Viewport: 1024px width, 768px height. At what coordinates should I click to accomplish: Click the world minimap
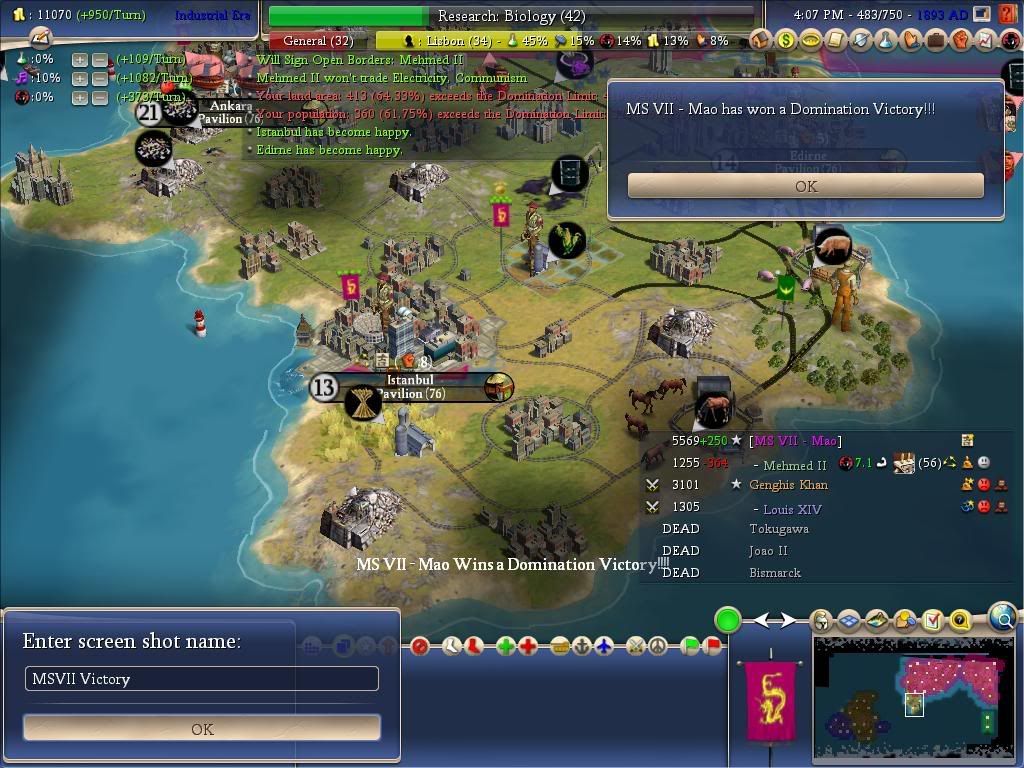[910, 698]
